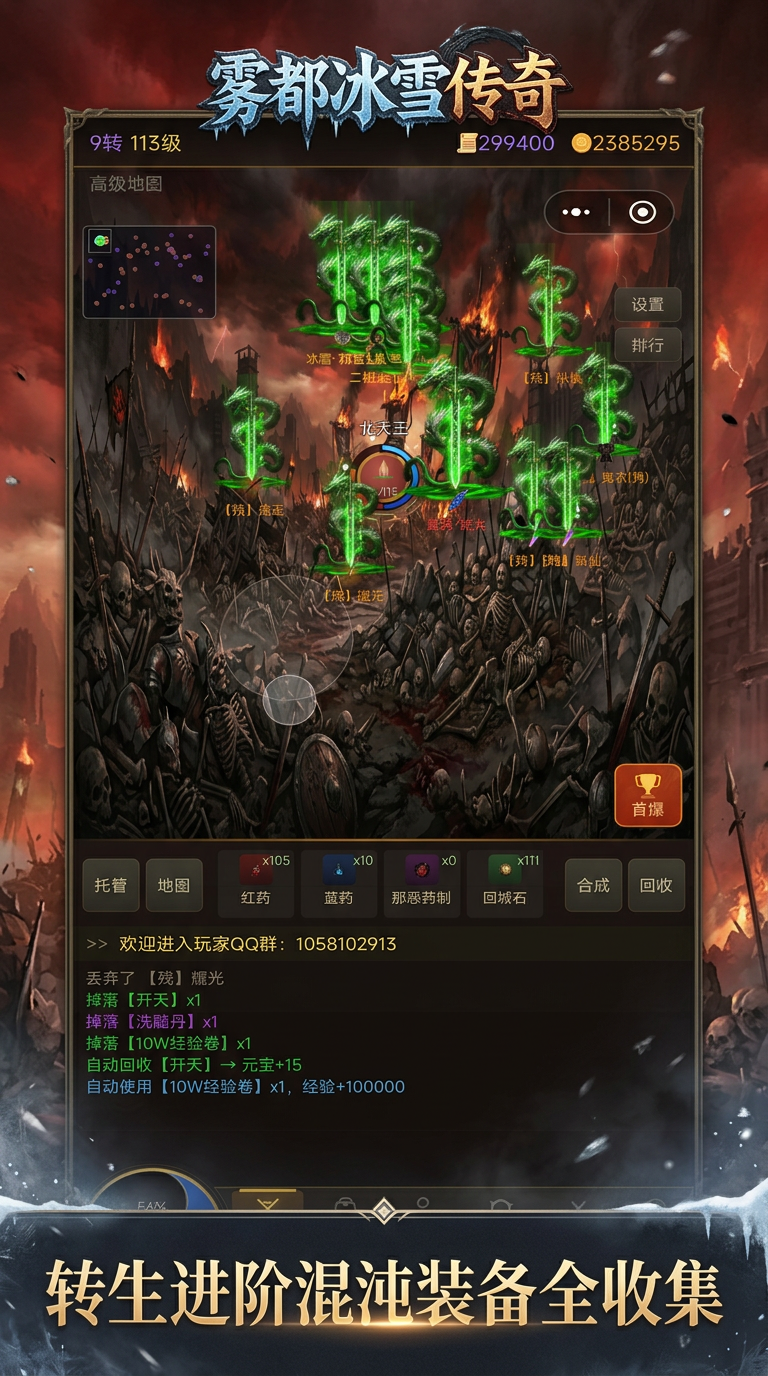The image size is (768, 1376).
Task: Open the 地图 map button
Action: [x=174, y=885]
